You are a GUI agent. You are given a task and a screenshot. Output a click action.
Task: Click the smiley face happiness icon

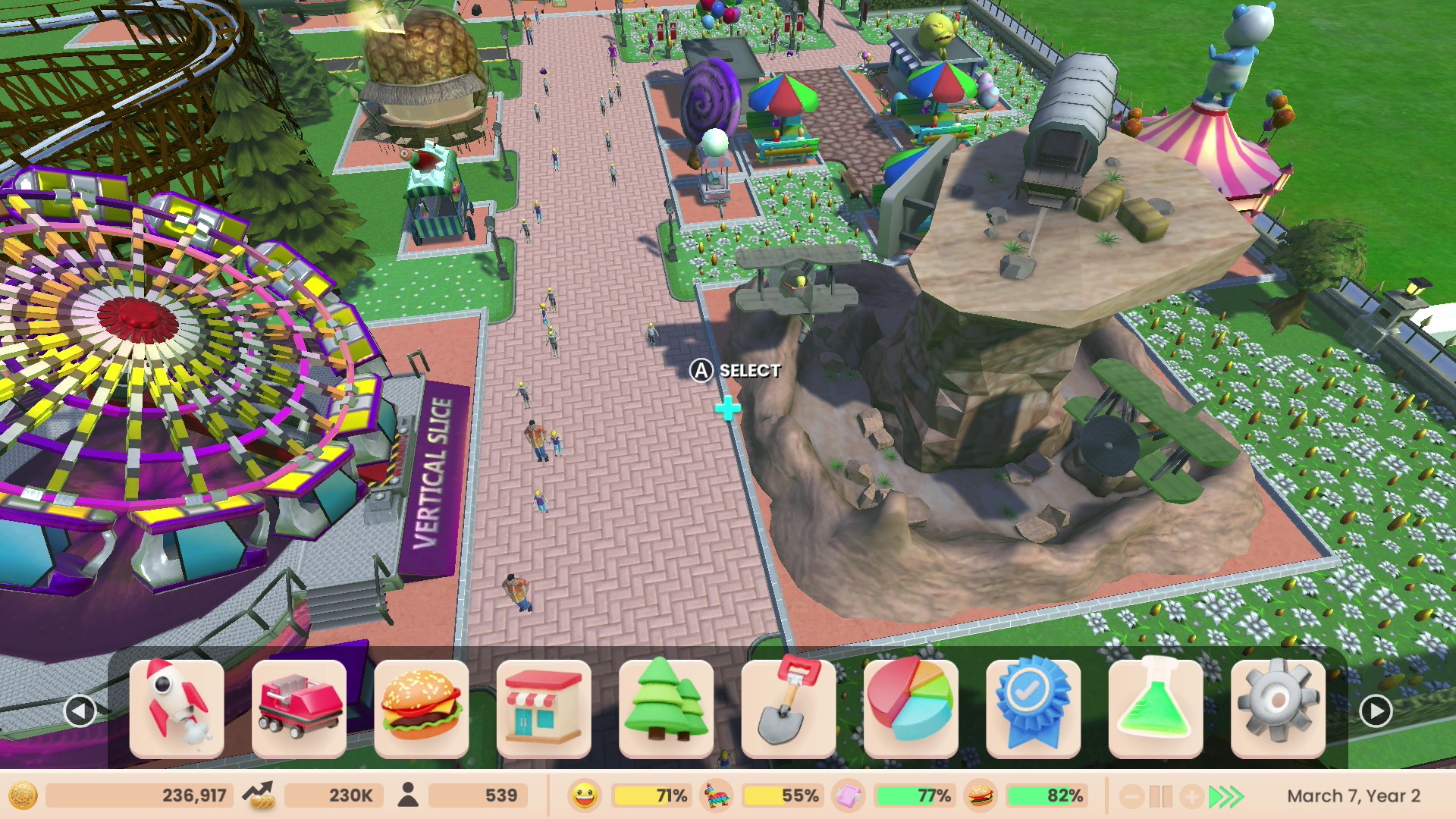(583, 795)
